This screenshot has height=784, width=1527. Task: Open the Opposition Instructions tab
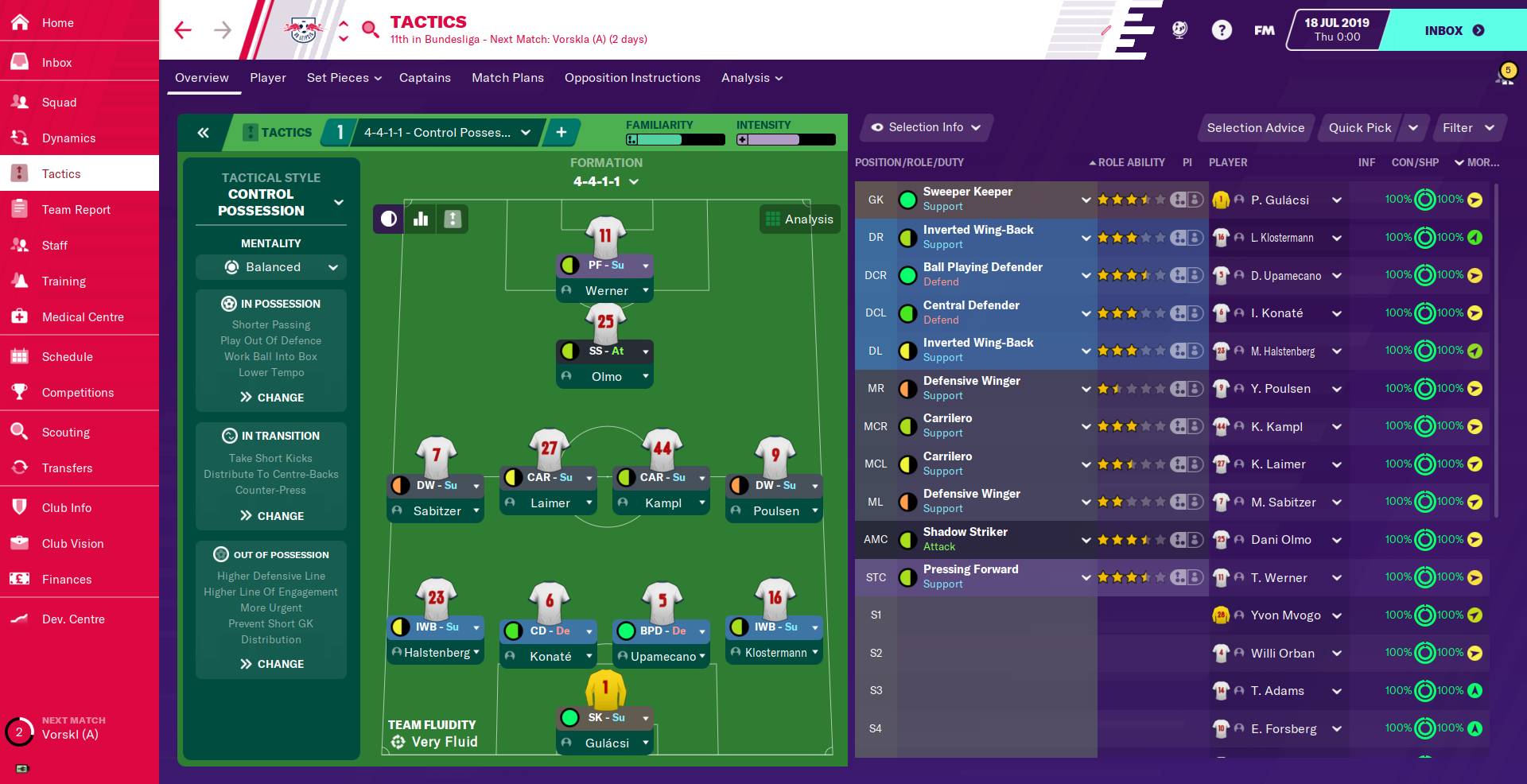[632, 78]
